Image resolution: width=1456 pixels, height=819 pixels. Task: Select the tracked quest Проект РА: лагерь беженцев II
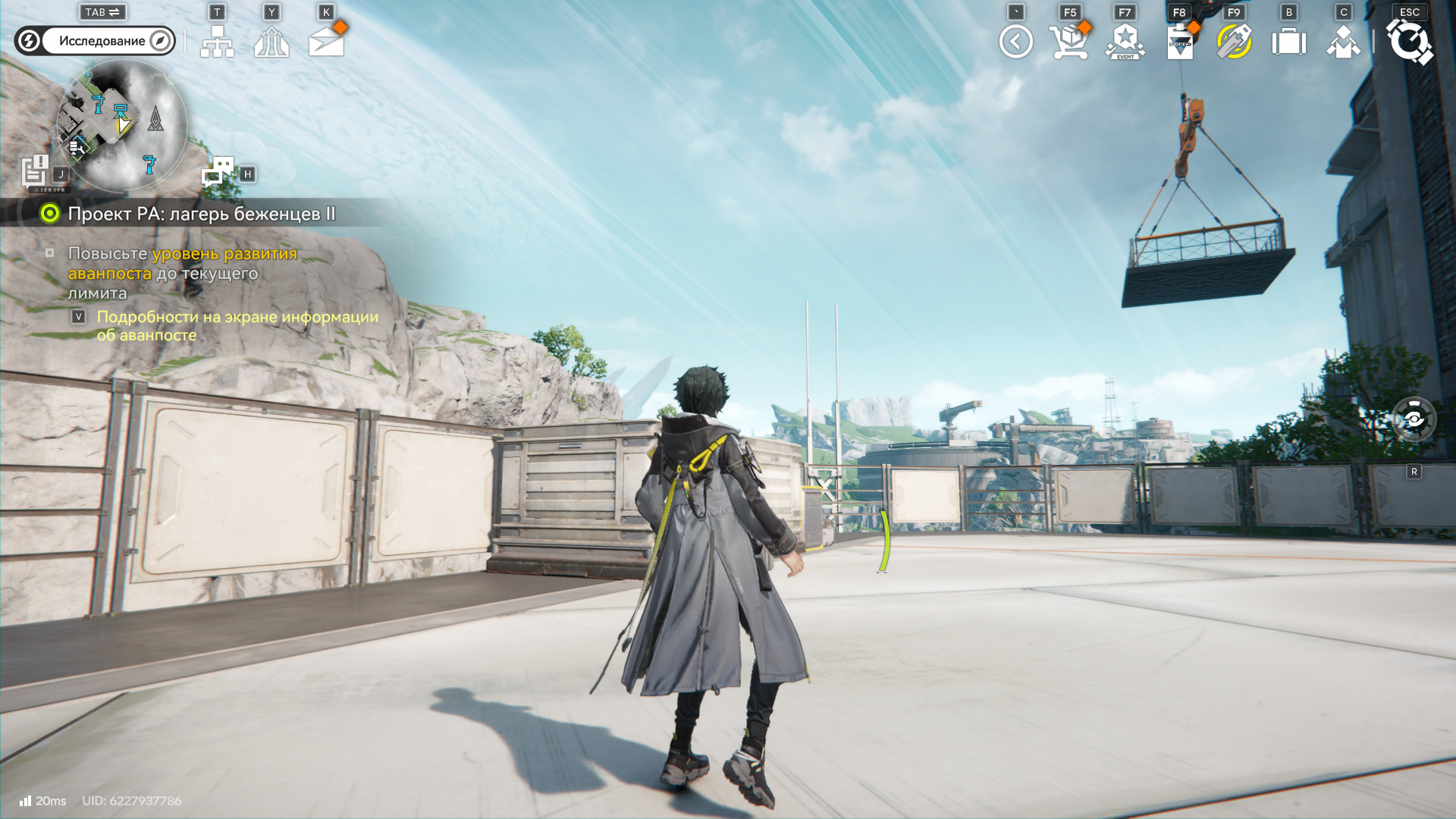tap(201, 214)
